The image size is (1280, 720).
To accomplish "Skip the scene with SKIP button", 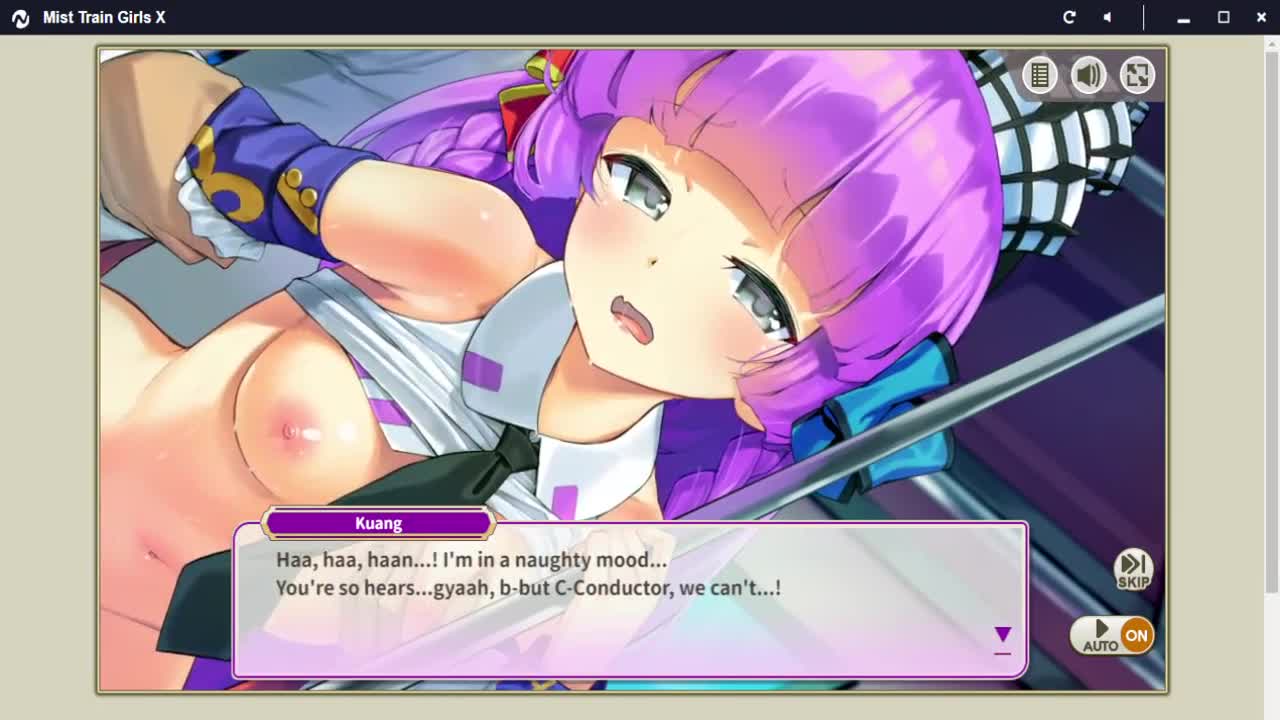I will pyautogui.click(x=1133, y=569).
